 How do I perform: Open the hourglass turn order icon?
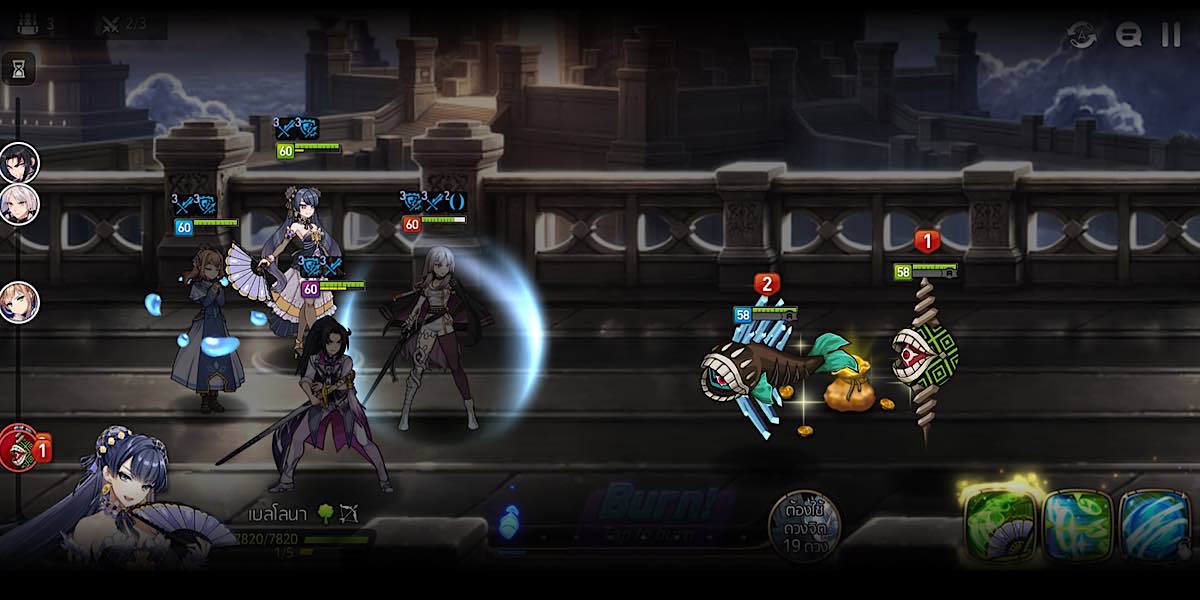(19, 68)
